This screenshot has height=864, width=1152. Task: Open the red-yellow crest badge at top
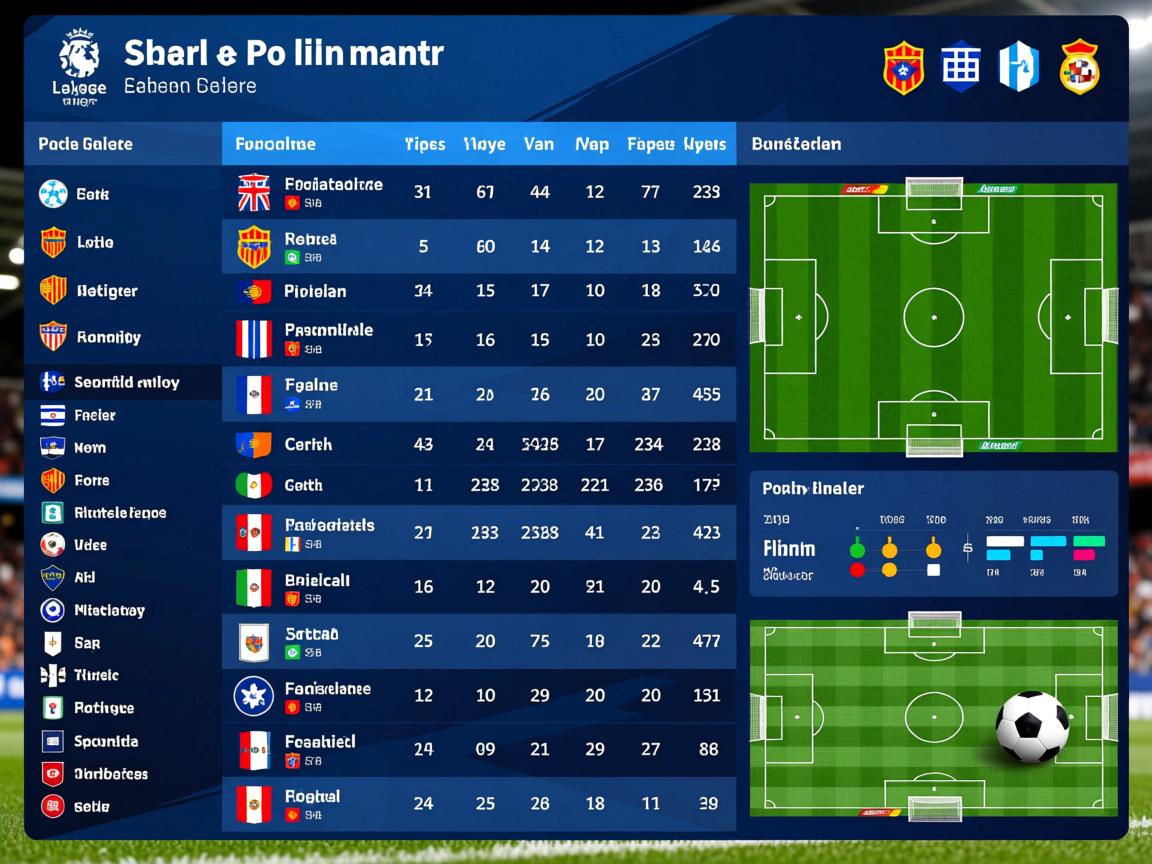pyautogui.click(x=903, y=68)
